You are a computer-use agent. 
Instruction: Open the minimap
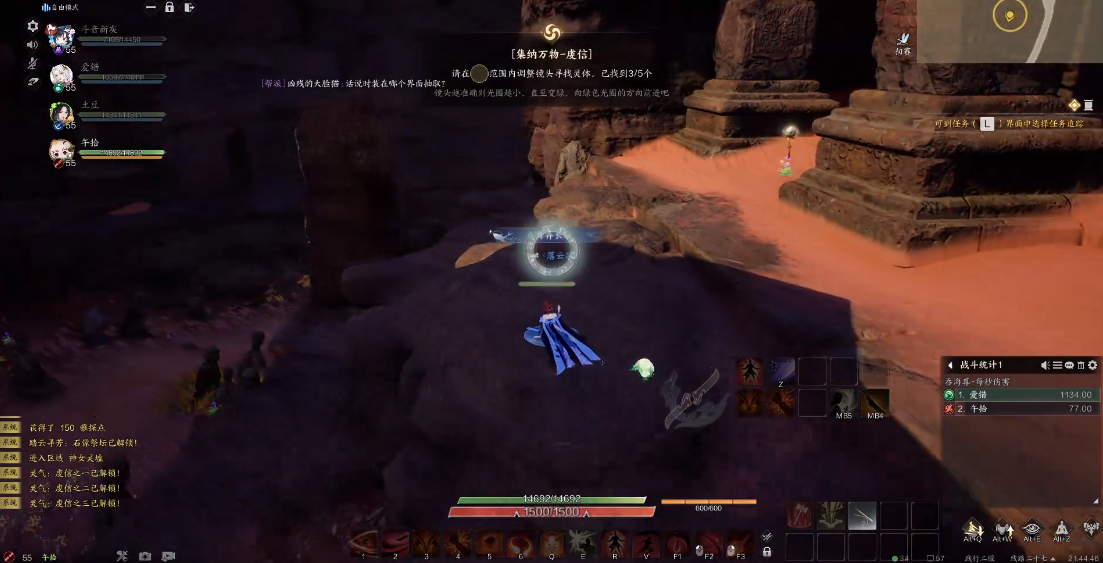1010,30
